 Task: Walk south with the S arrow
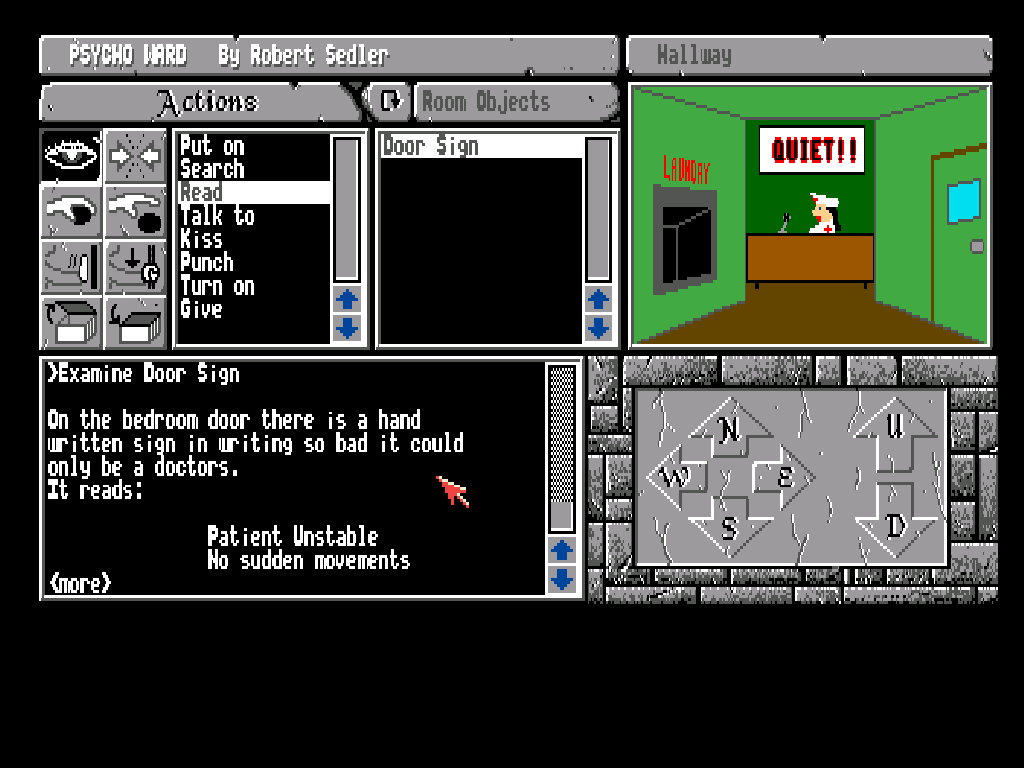coord(730,527)
